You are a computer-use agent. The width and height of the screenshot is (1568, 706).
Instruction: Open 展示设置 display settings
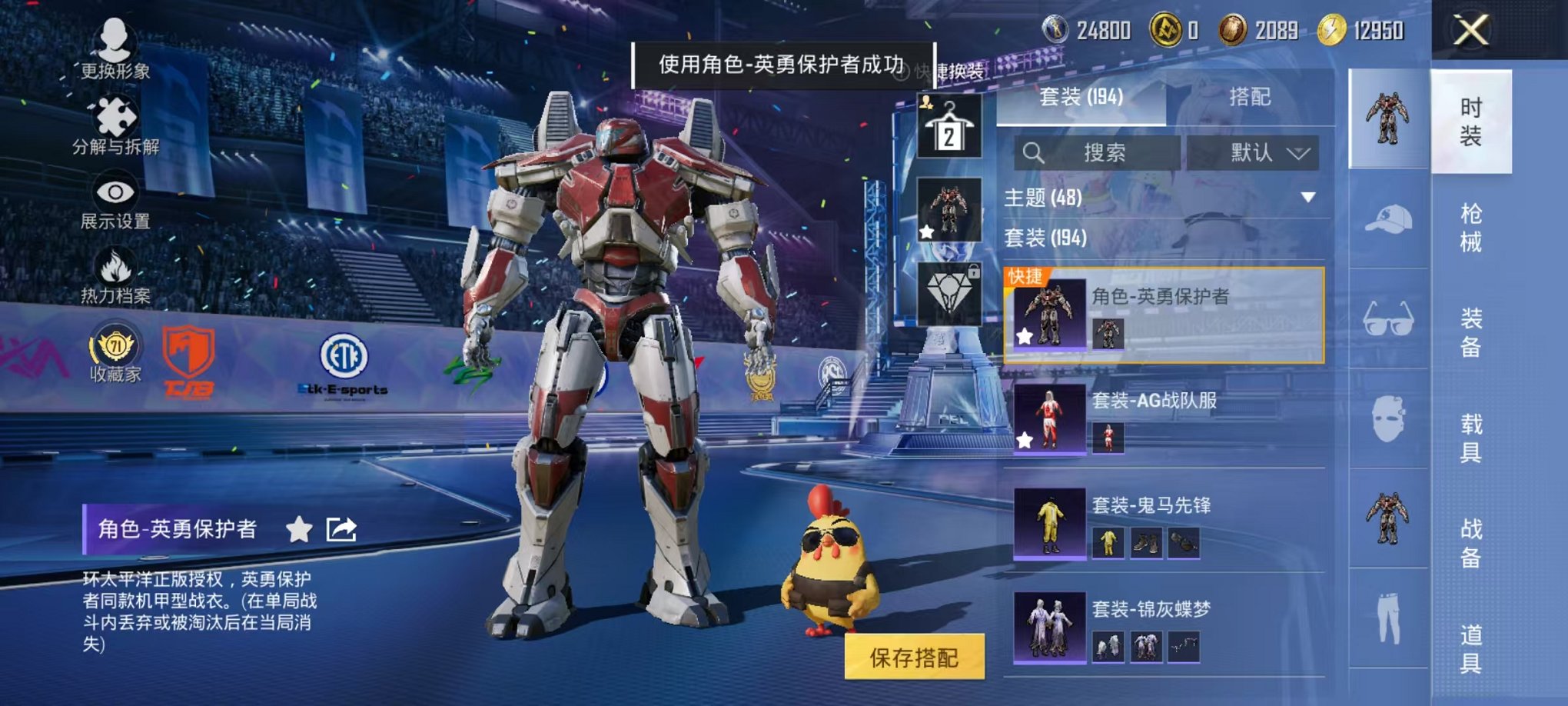(115, 201)
